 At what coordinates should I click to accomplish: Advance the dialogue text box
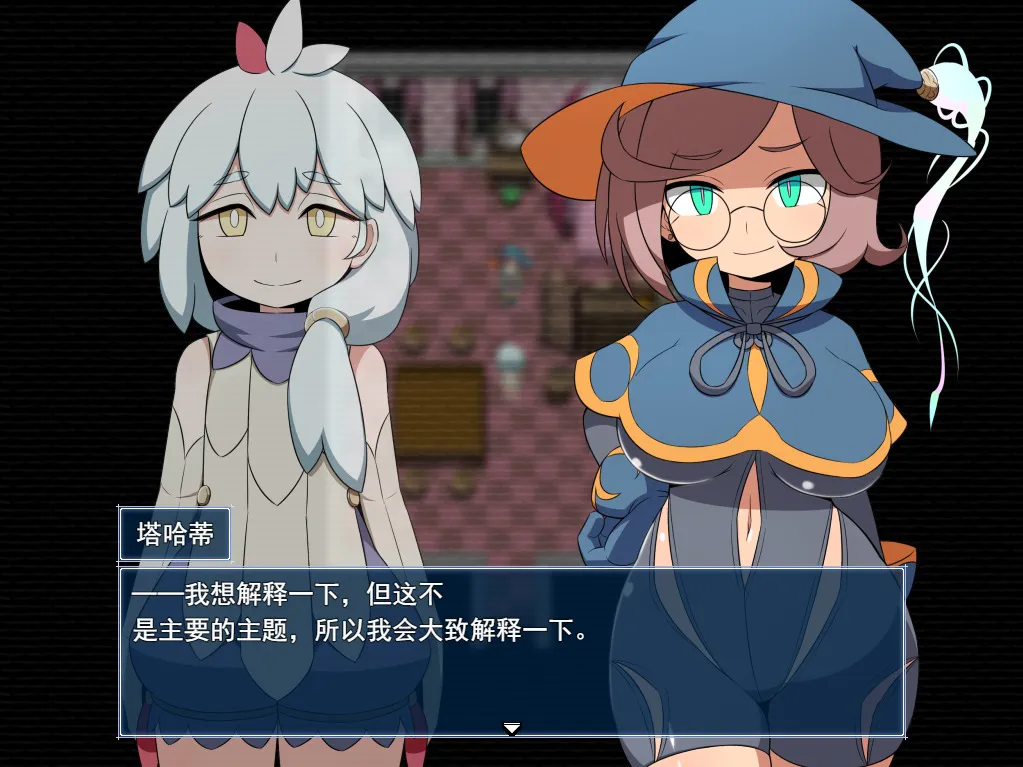point(511,650)
